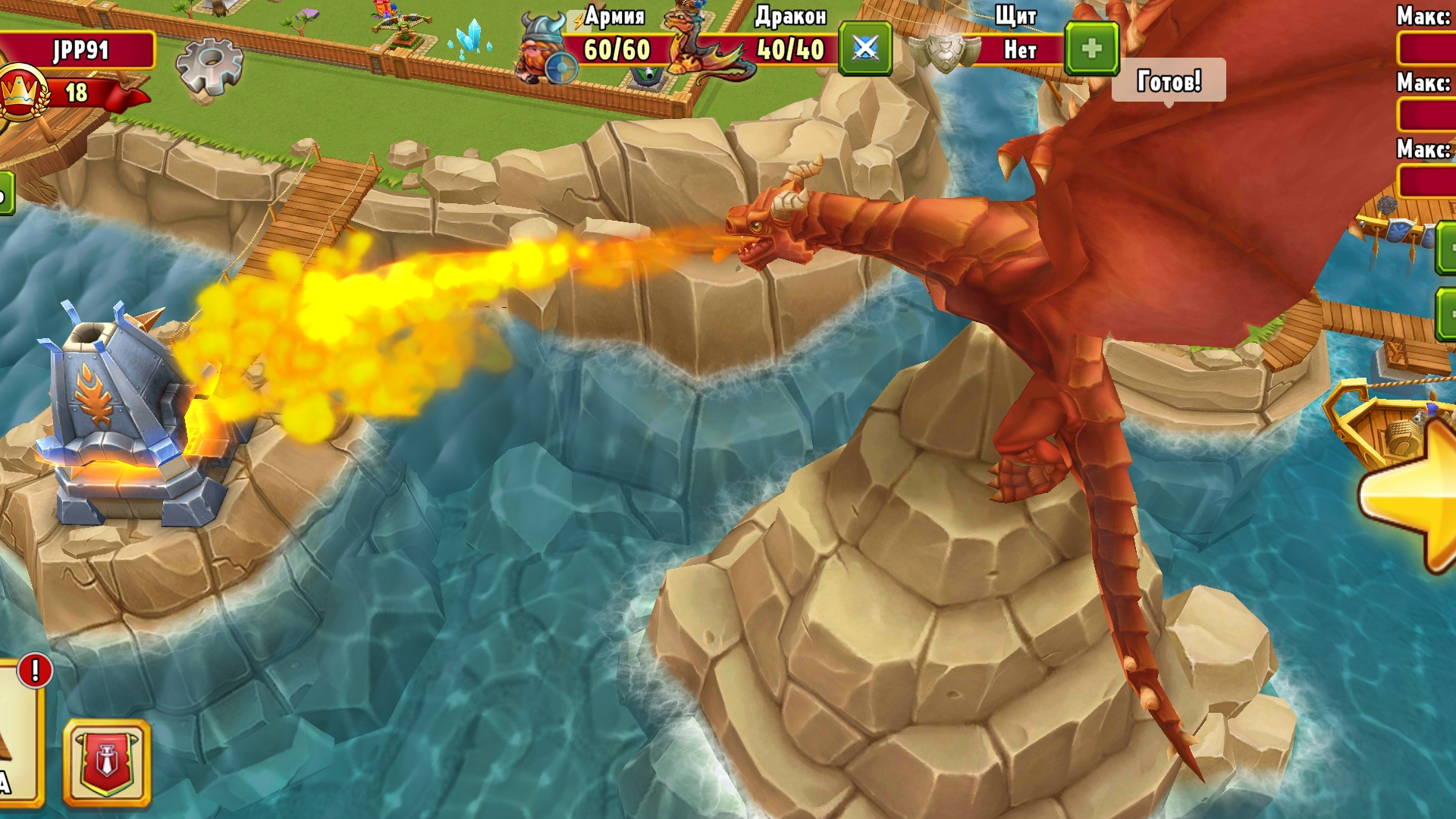
Task: Click the Готов! speech bubble
Action: (x=1168, y=78)
